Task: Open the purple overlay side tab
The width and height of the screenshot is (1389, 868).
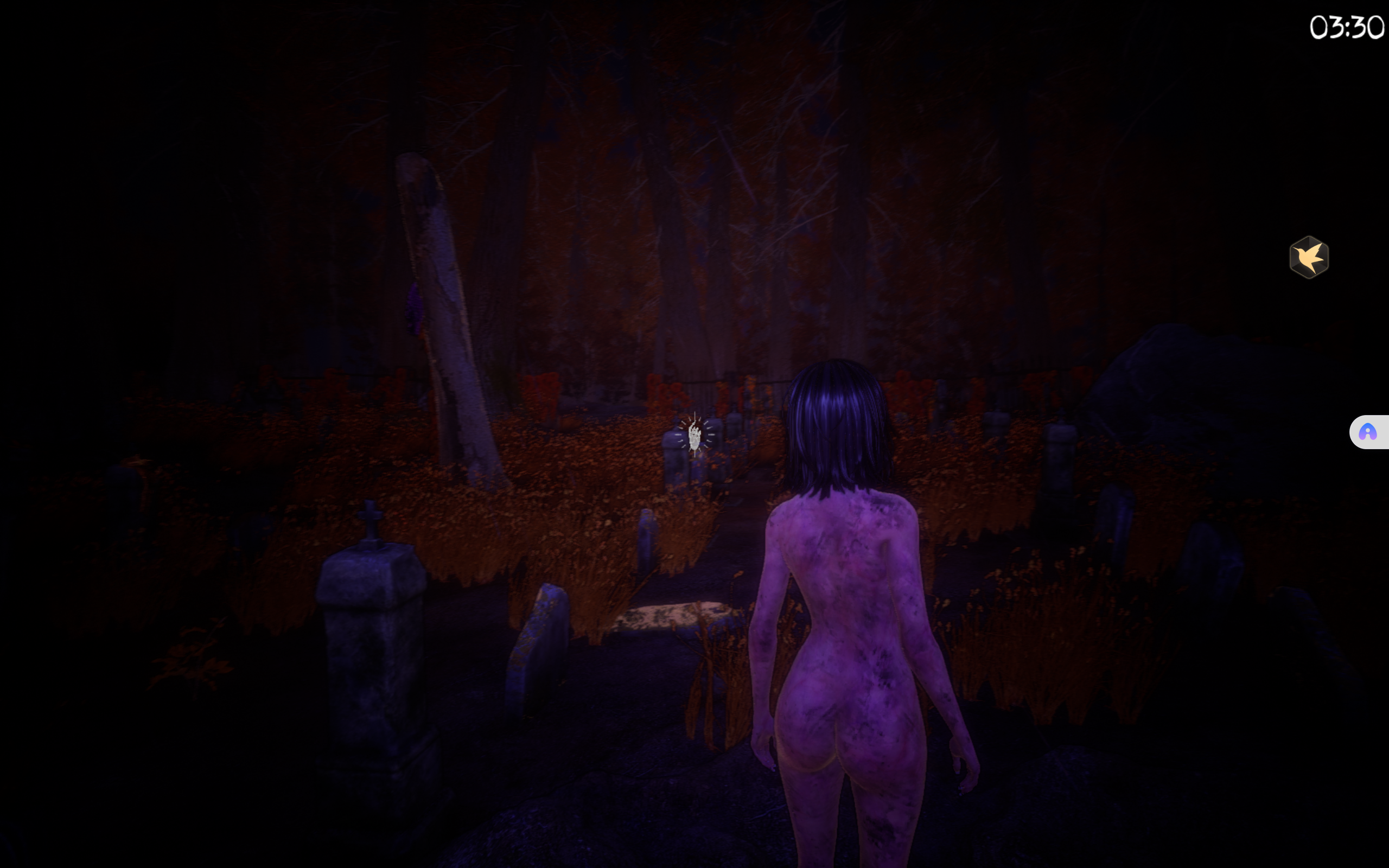Action: 1368,432
